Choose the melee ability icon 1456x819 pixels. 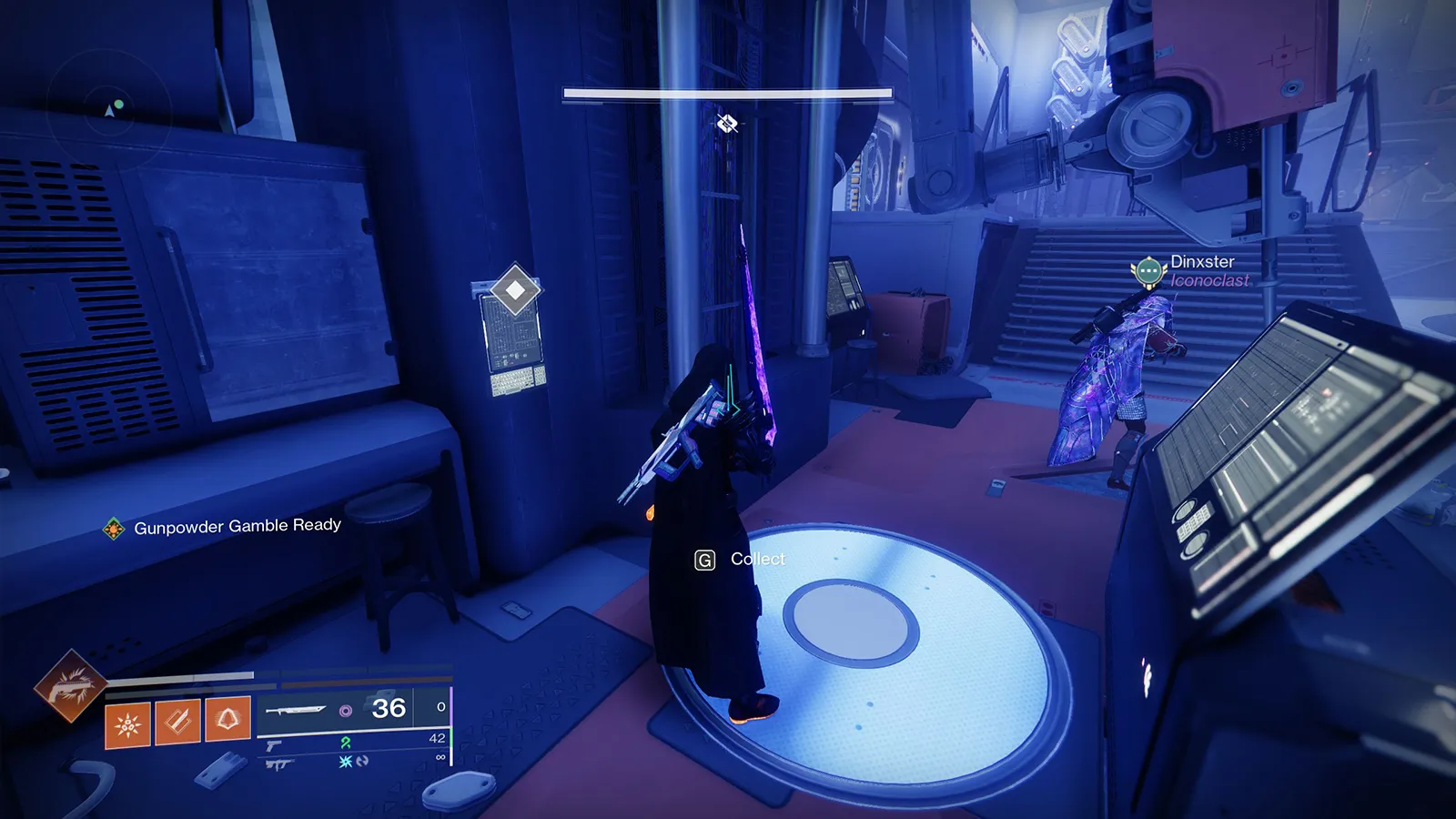(x=177, y=723)
